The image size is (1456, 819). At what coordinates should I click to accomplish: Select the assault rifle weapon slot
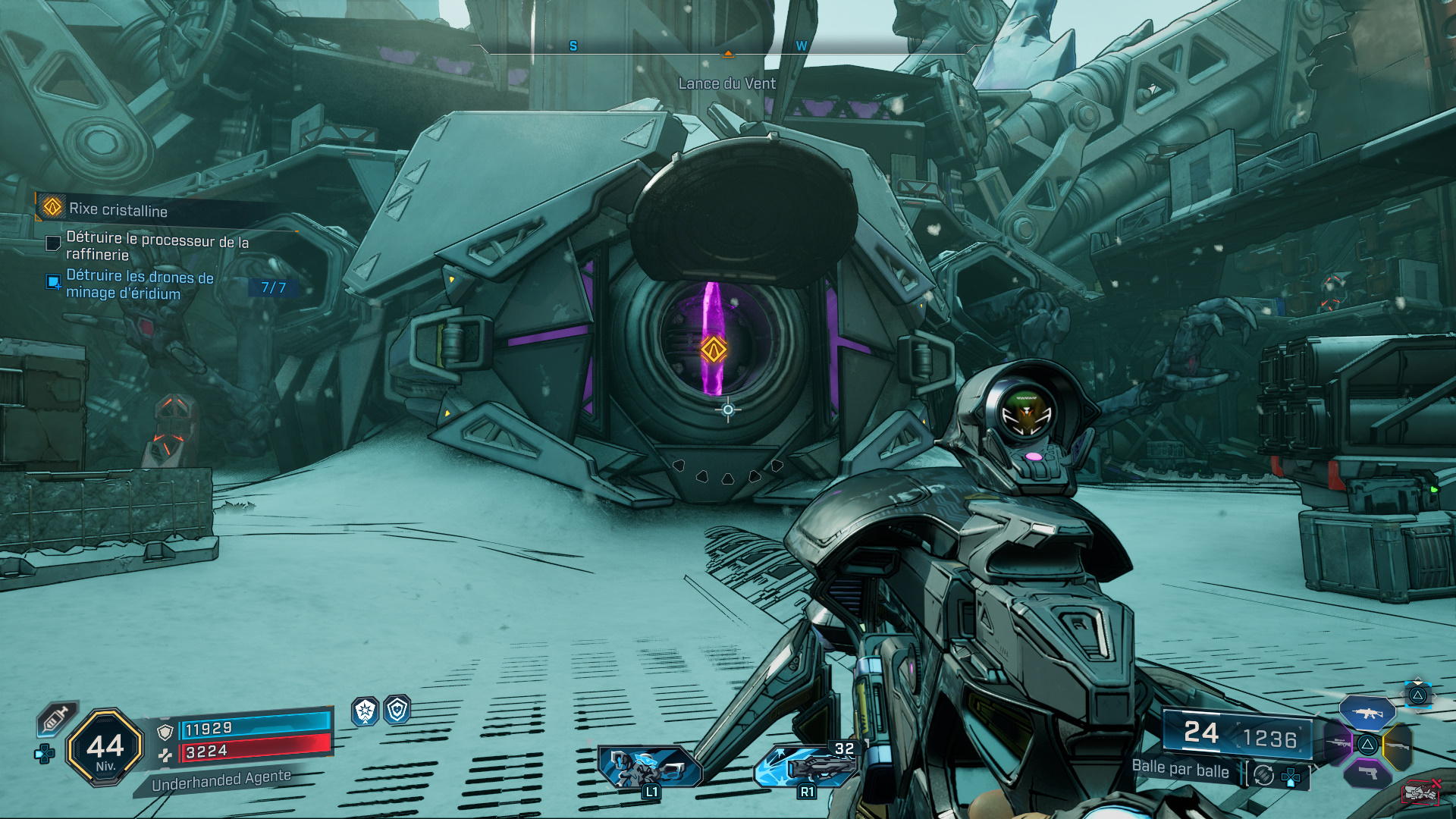[x=1367, y=713]
